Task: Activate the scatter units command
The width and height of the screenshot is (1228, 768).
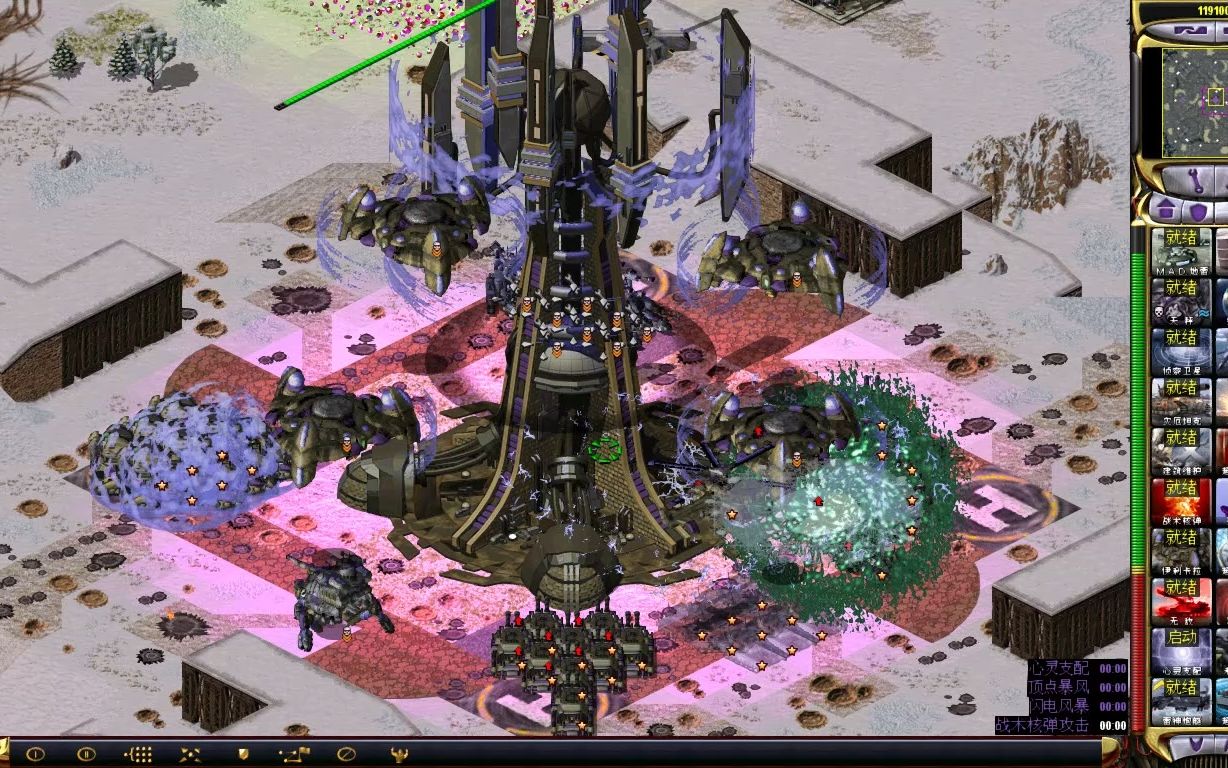Action: [x=191, y=754]
